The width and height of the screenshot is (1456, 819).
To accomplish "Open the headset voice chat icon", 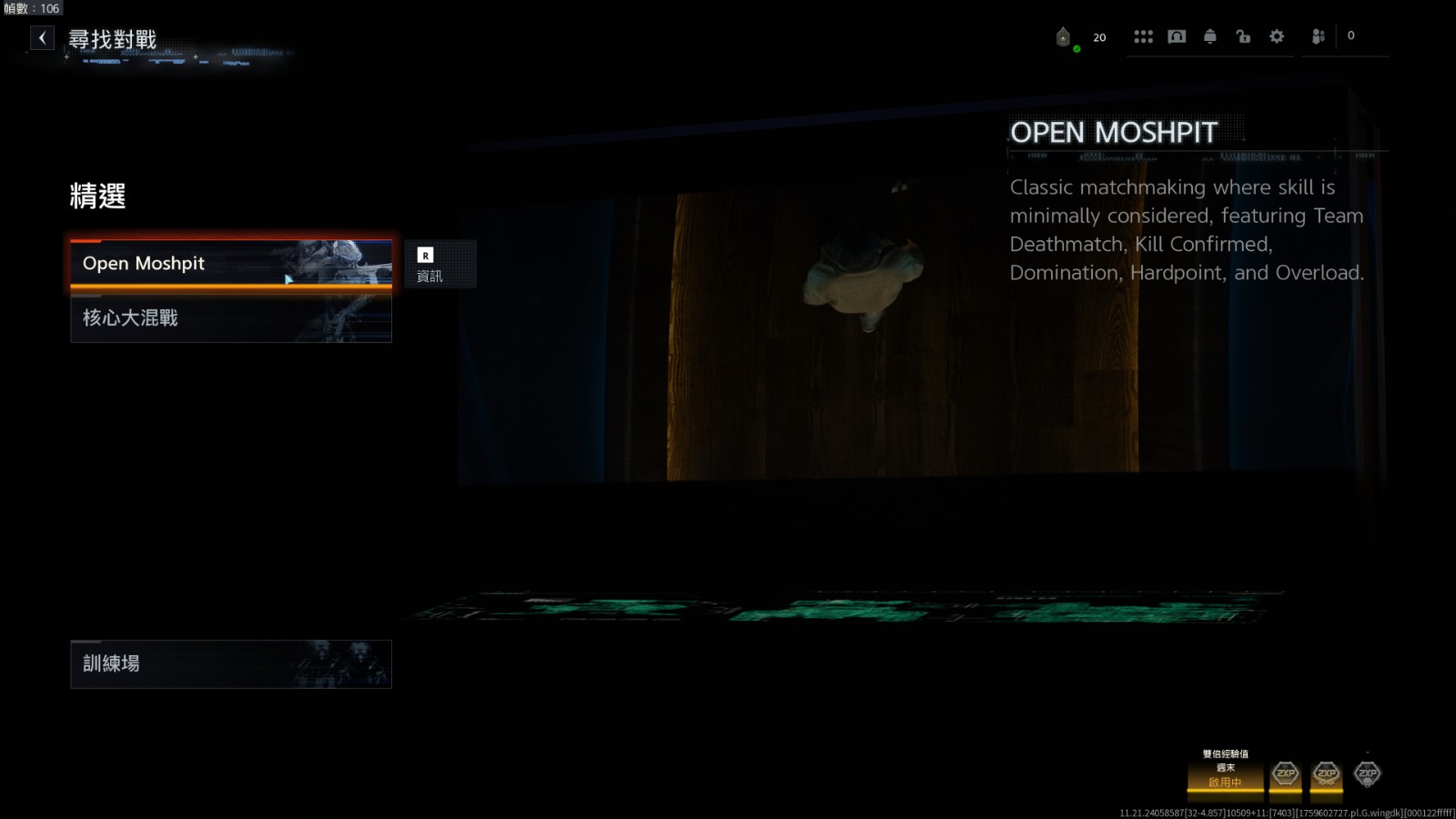I will (1177, 36).
